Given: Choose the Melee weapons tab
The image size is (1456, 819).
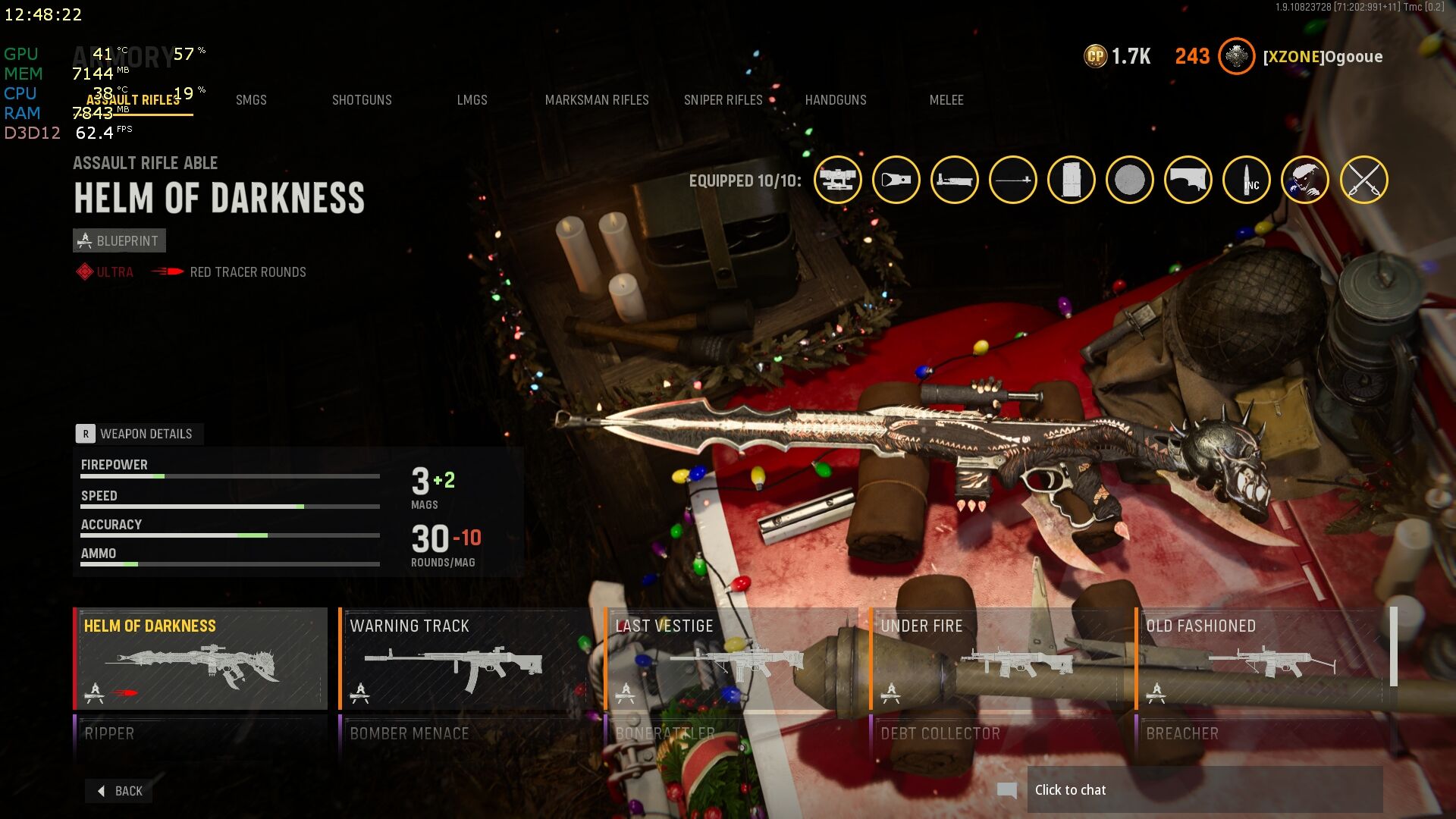Looking at the screenshot, I should [946, 100].
